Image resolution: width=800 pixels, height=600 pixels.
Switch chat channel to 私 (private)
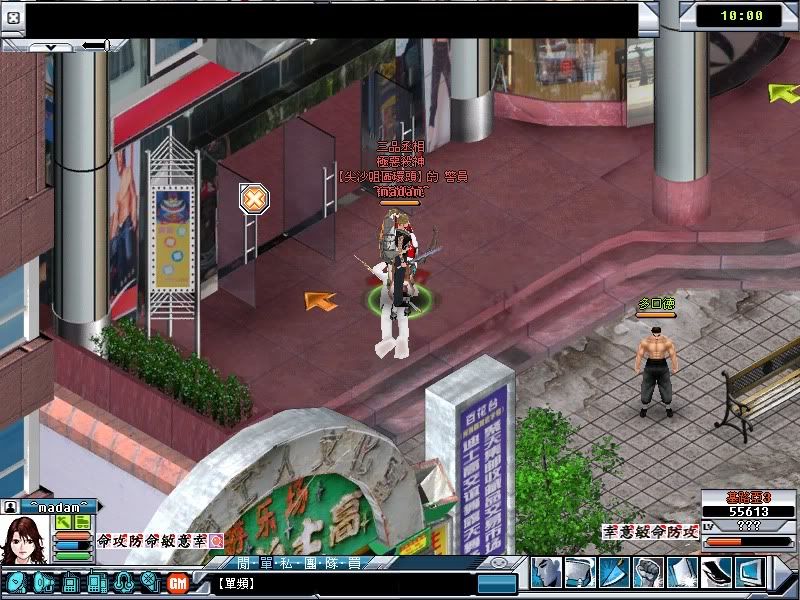(288, 562)
